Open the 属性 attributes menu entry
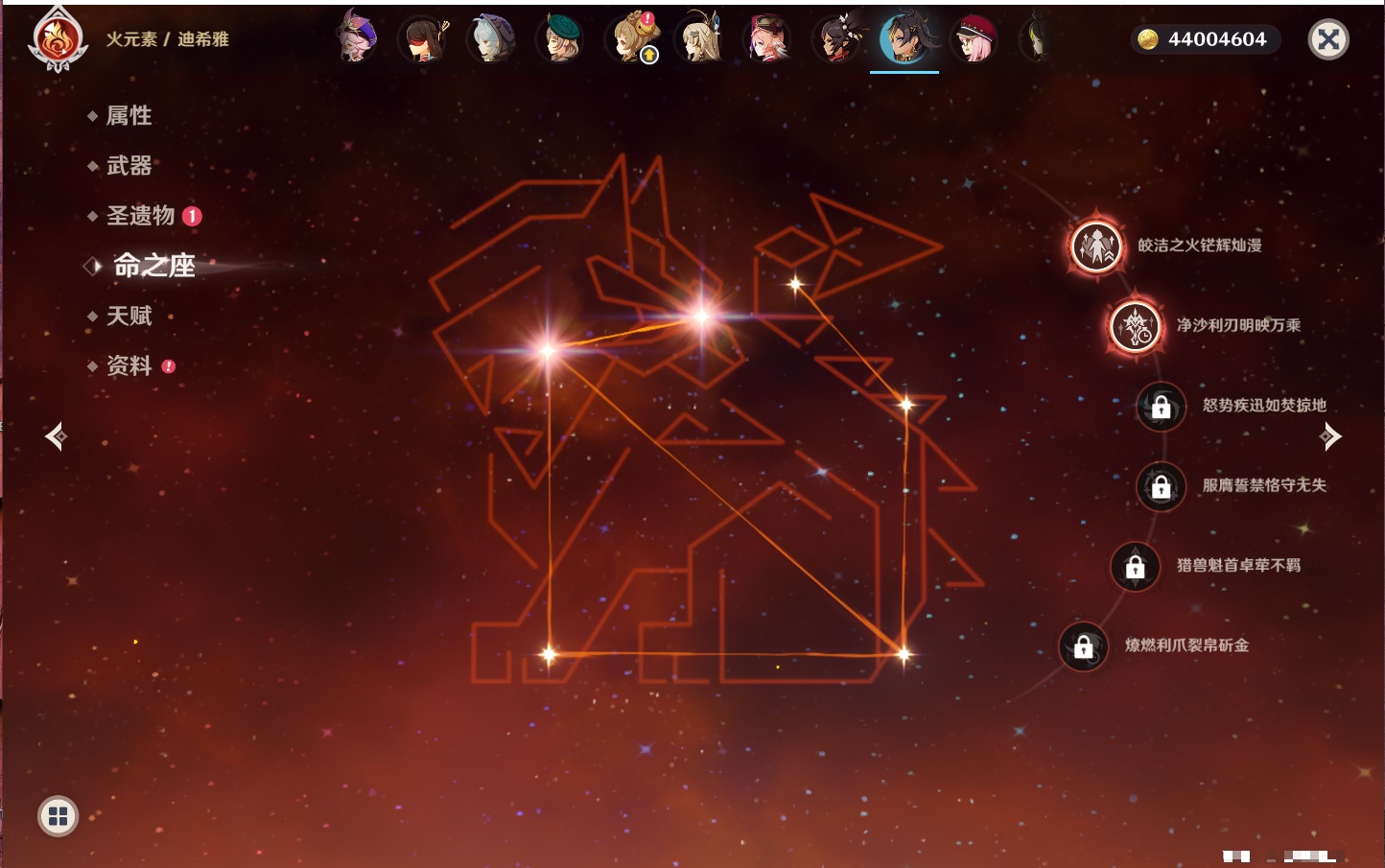 pyautogui.click(x=129, y=116)
